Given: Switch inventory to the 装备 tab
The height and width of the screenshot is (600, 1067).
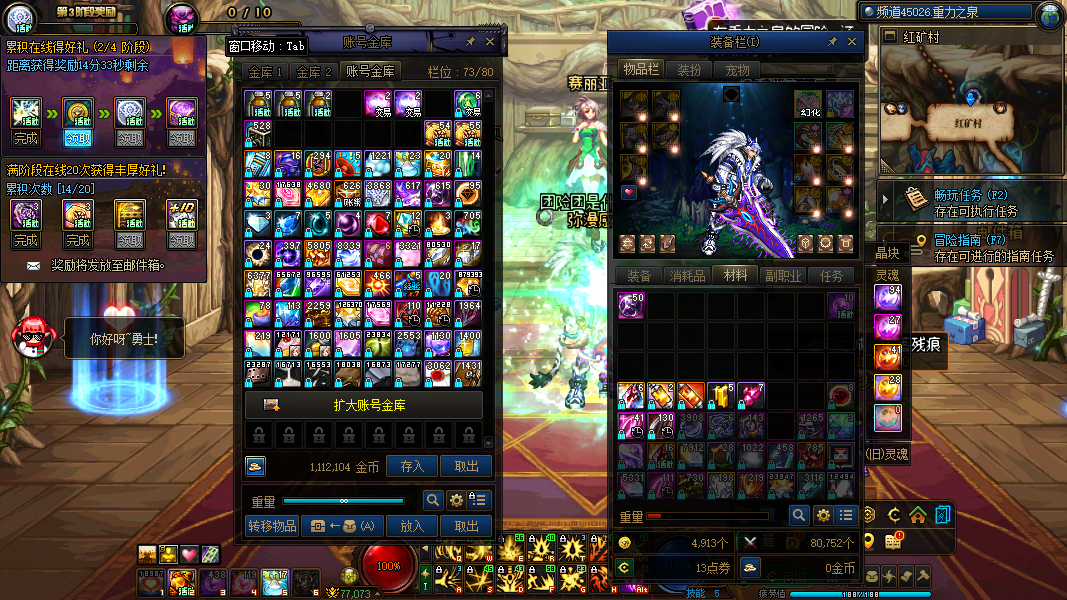Looking at the screenshot, I should coord(639,276).
